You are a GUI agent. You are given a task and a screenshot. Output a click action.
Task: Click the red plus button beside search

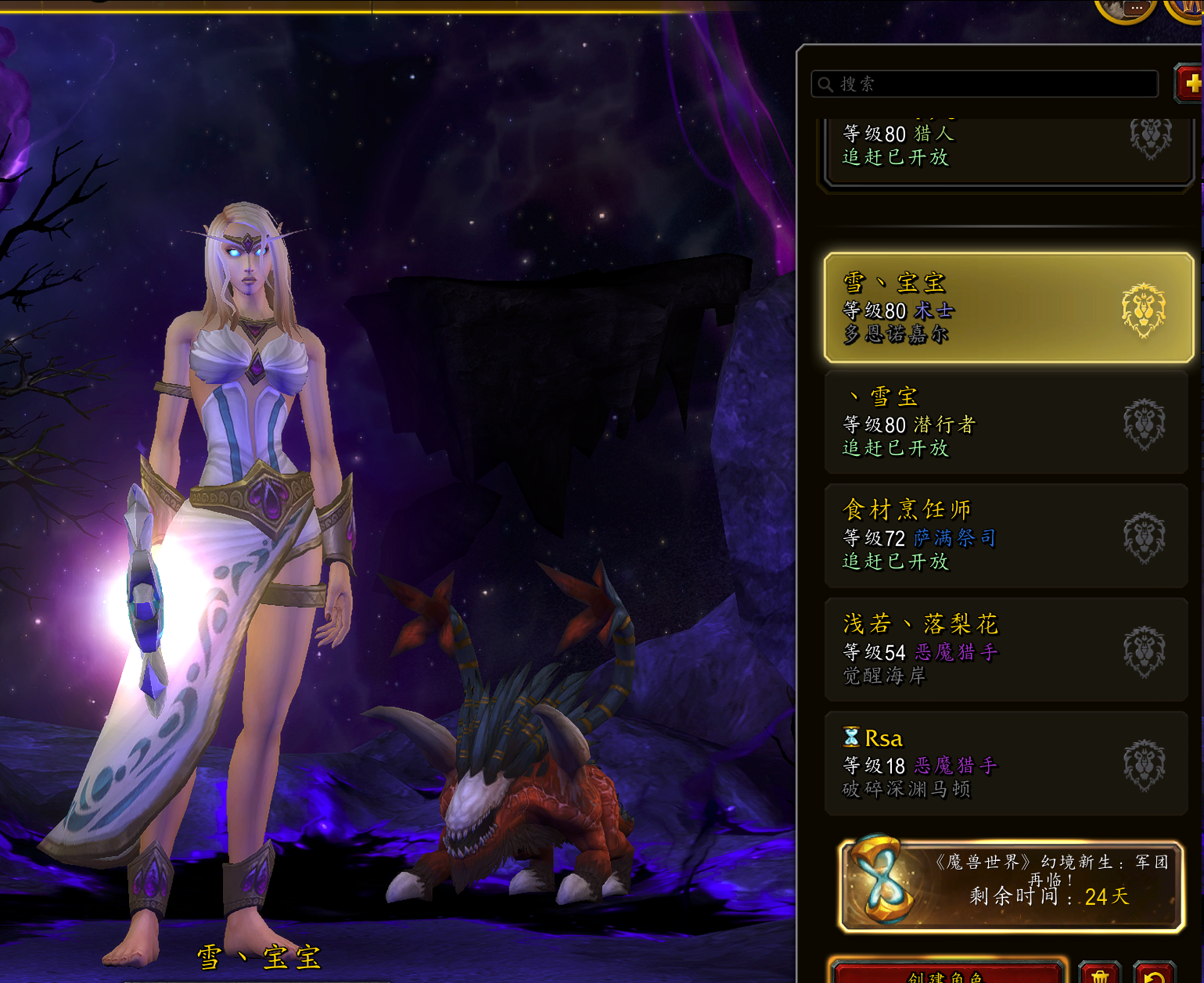pos(1190,84)
